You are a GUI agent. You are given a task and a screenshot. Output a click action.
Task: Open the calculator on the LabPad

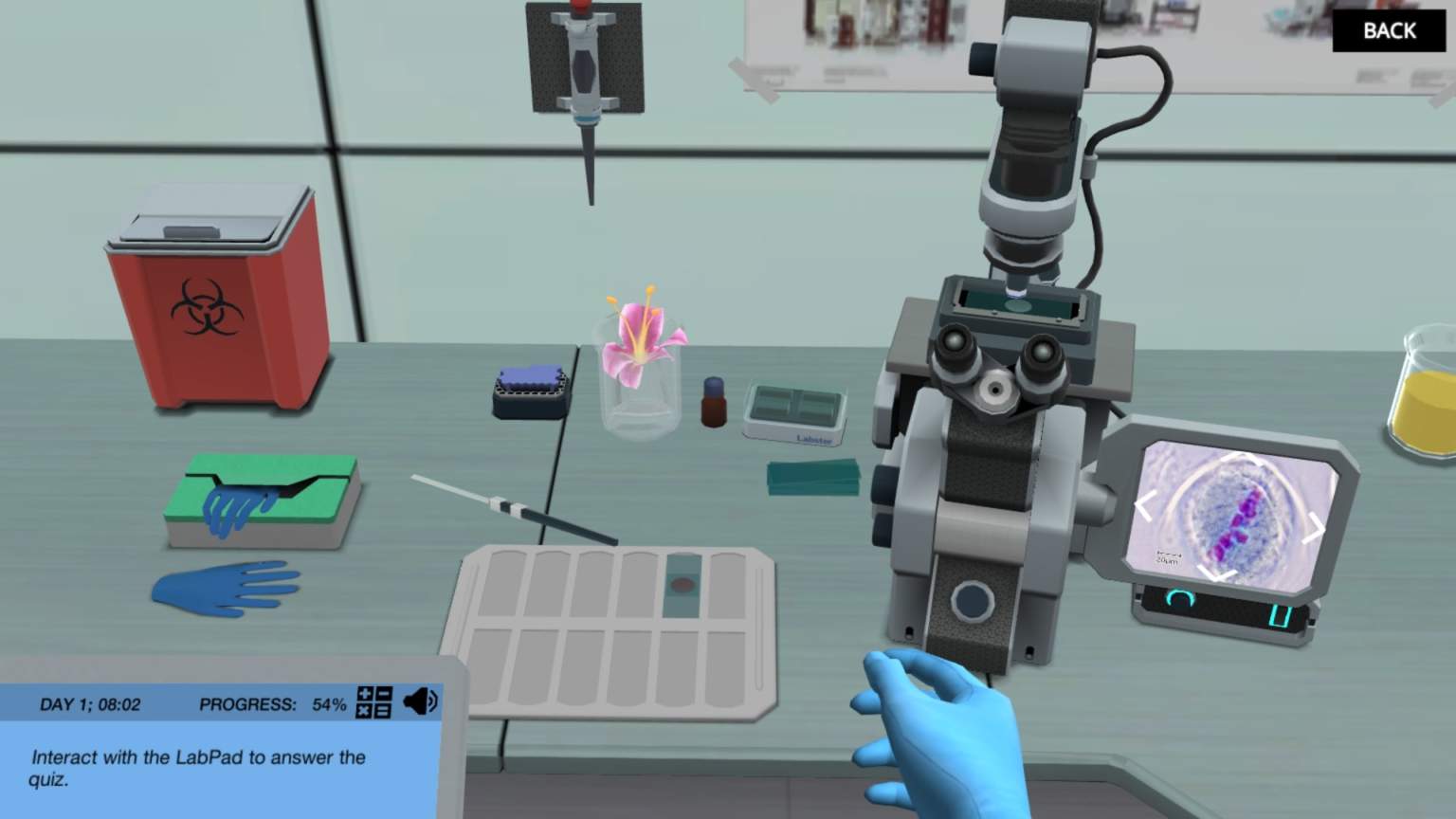tap(373, 704)
